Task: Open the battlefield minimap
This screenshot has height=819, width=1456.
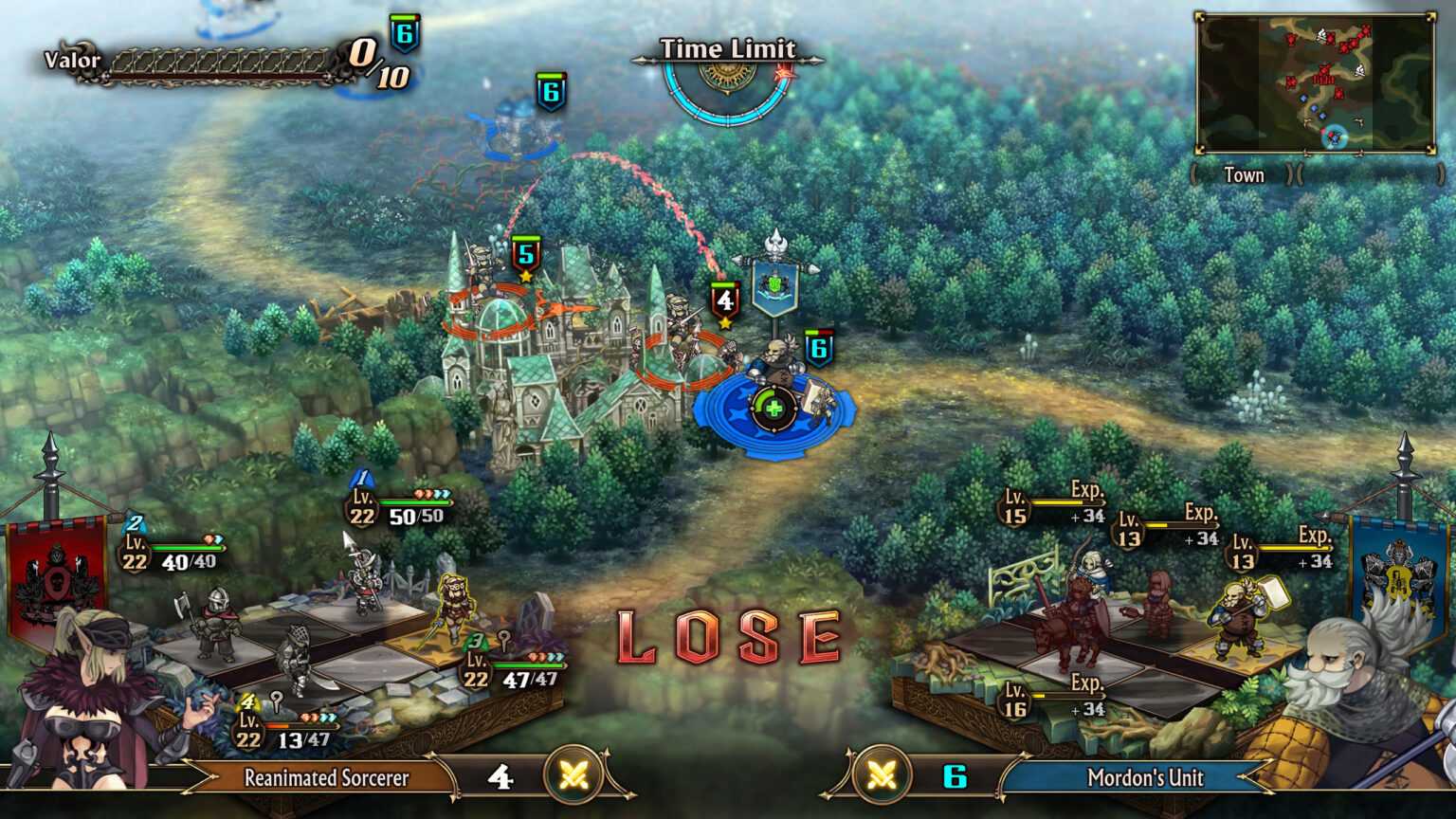Action: point(1316,83)
